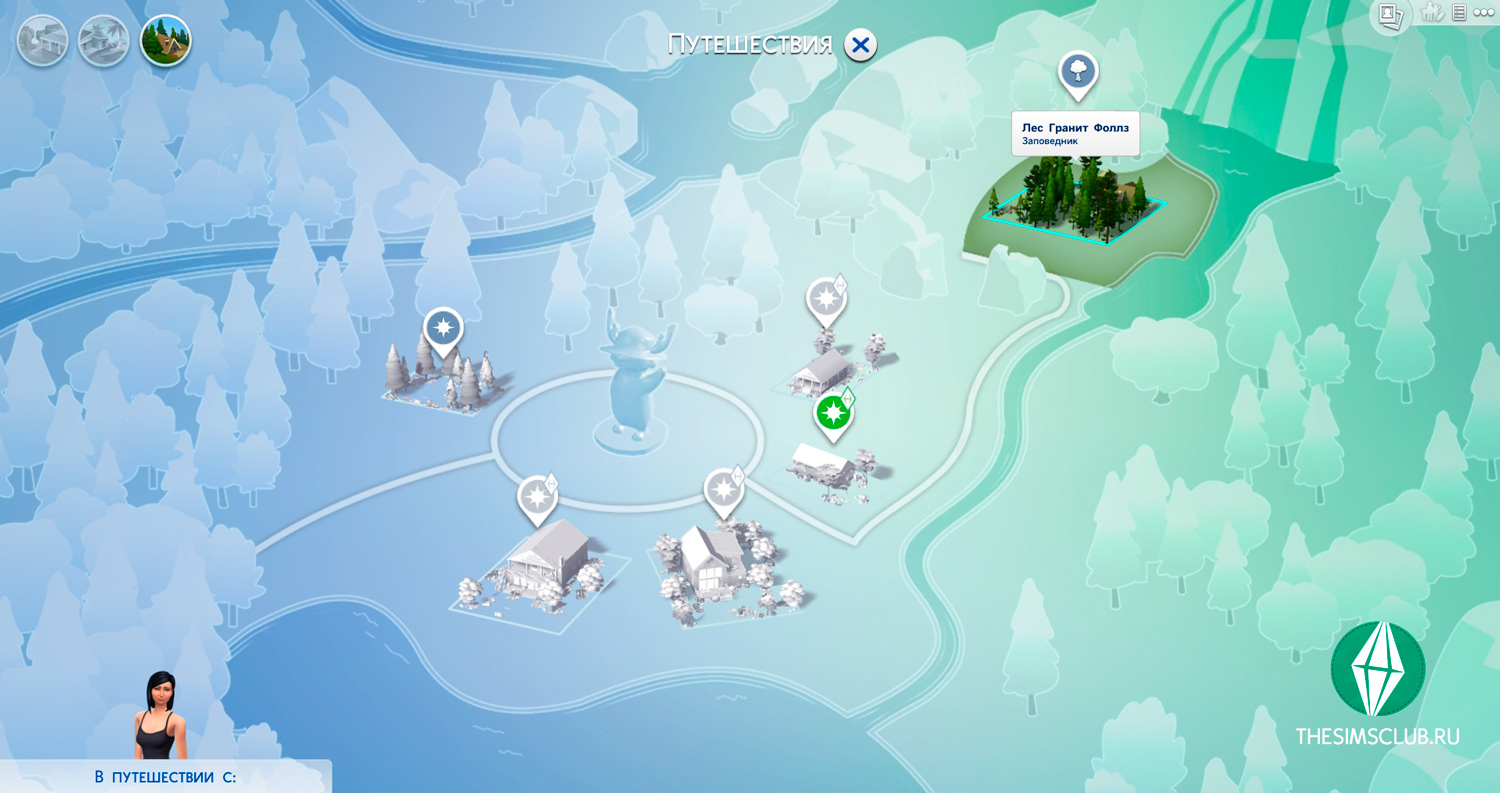The width and height of the screenshot is (1500, 793).
Task: Switch to the grey suburban house world icon
Action: (x=43, y=41)
